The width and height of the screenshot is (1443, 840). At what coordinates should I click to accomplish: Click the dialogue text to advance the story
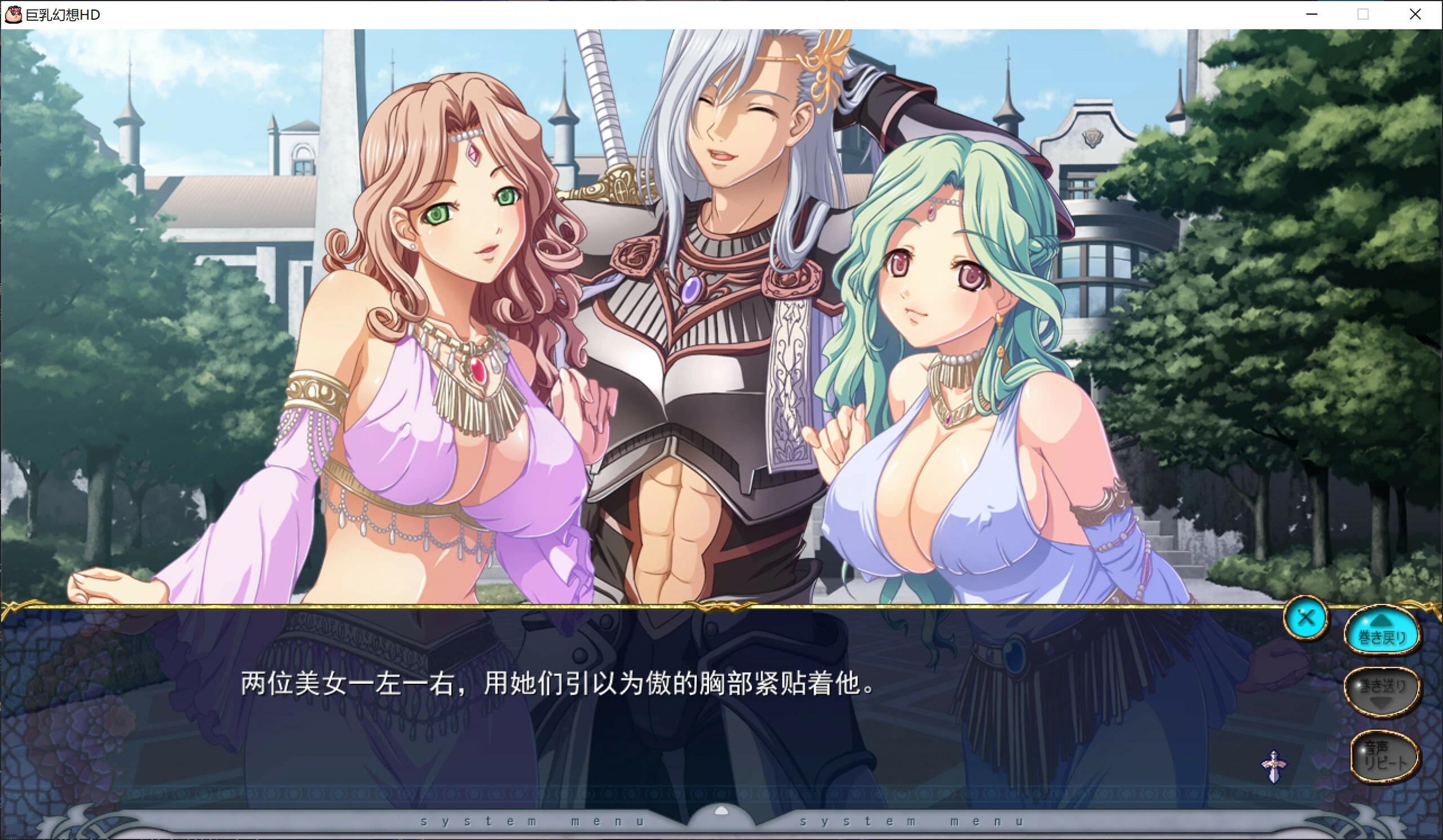tap(555, 684)
